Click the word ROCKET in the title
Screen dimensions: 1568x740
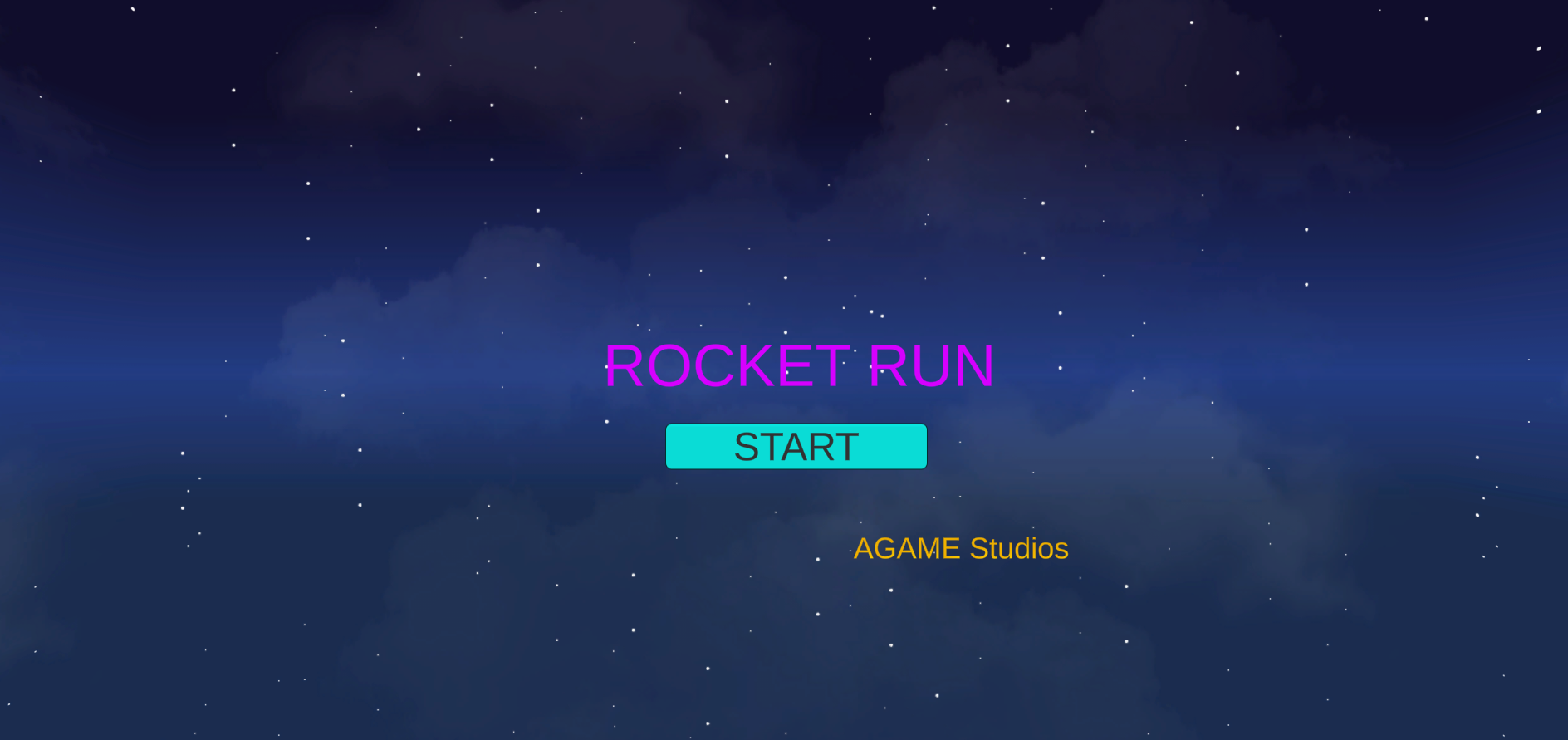[727, 365]
